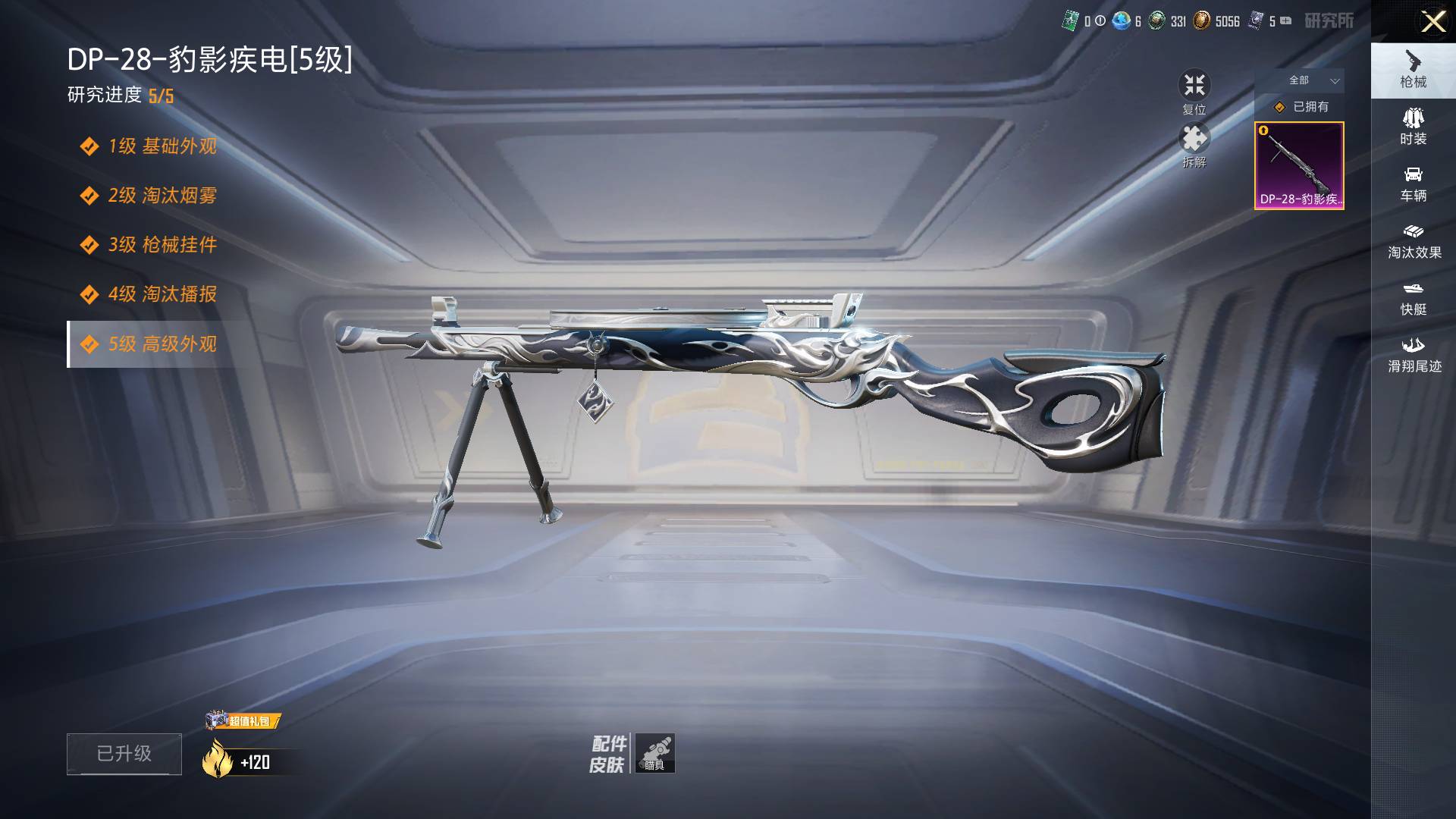Switch to the 车辆 vehicles tab
Screen dimensions: 1456x819
(1413, 184)
